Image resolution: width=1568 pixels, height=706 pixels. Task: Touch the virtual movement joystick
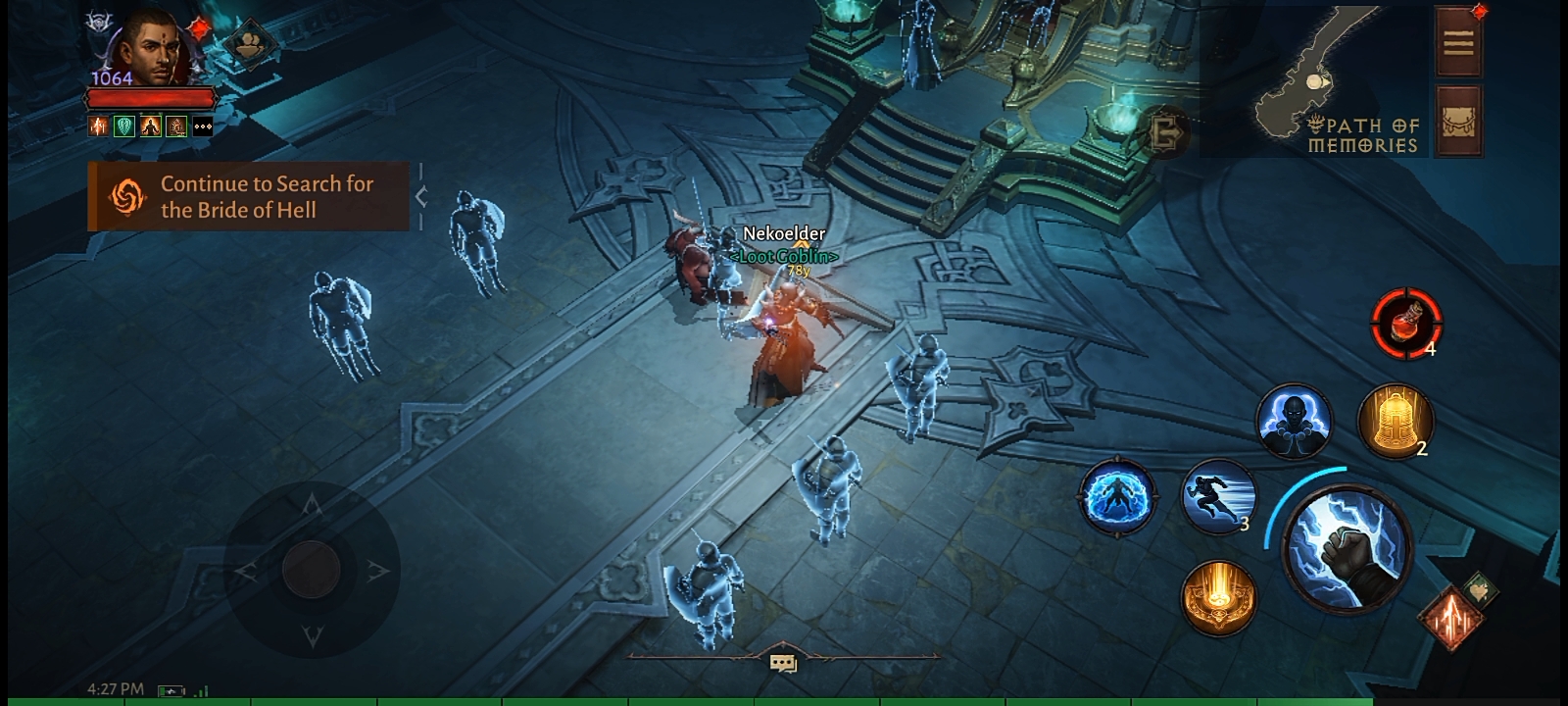click(x=312, y=569)
